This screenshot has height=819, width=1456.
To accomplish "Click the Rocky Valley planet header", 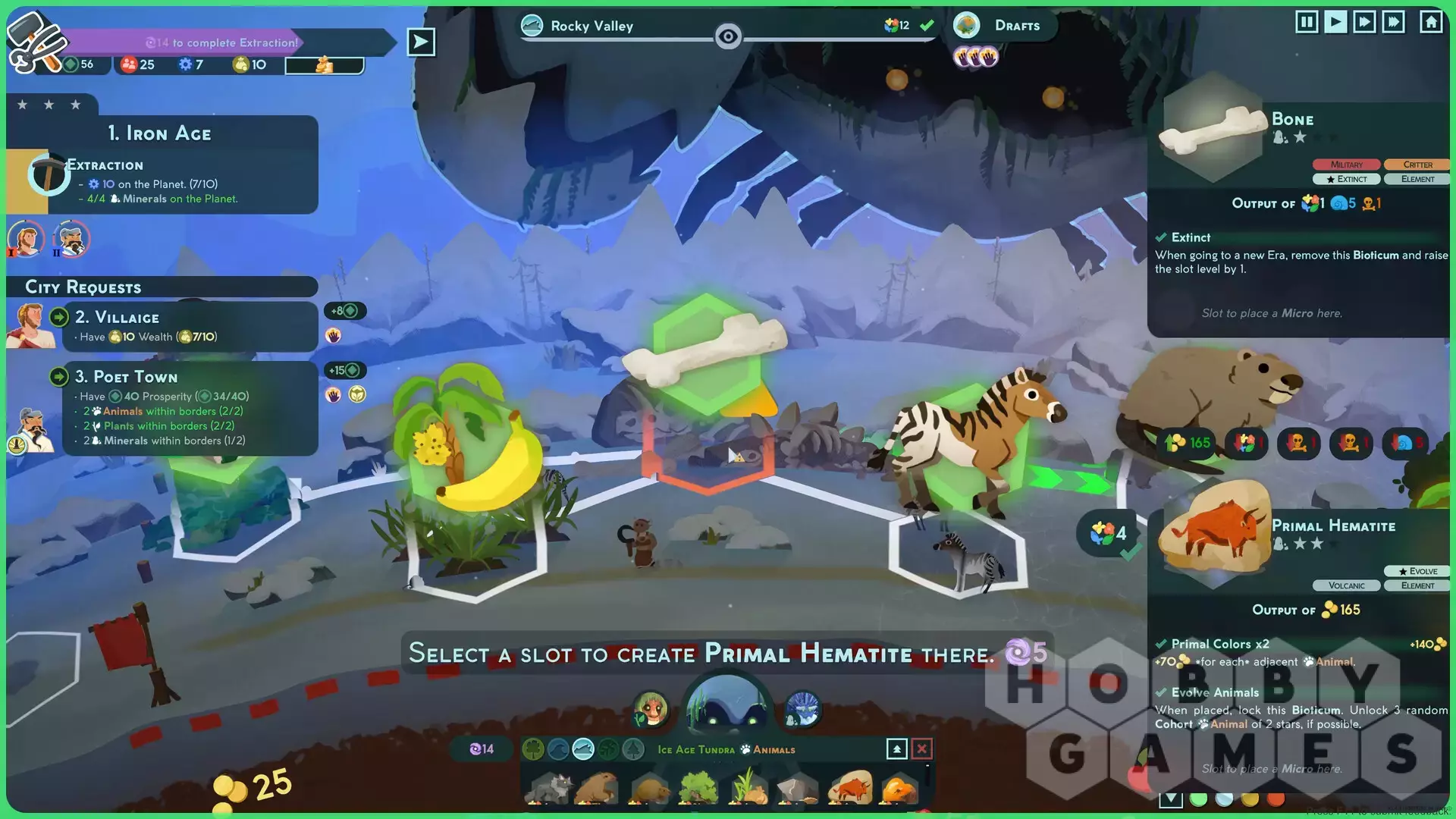I will coord(591,26).
